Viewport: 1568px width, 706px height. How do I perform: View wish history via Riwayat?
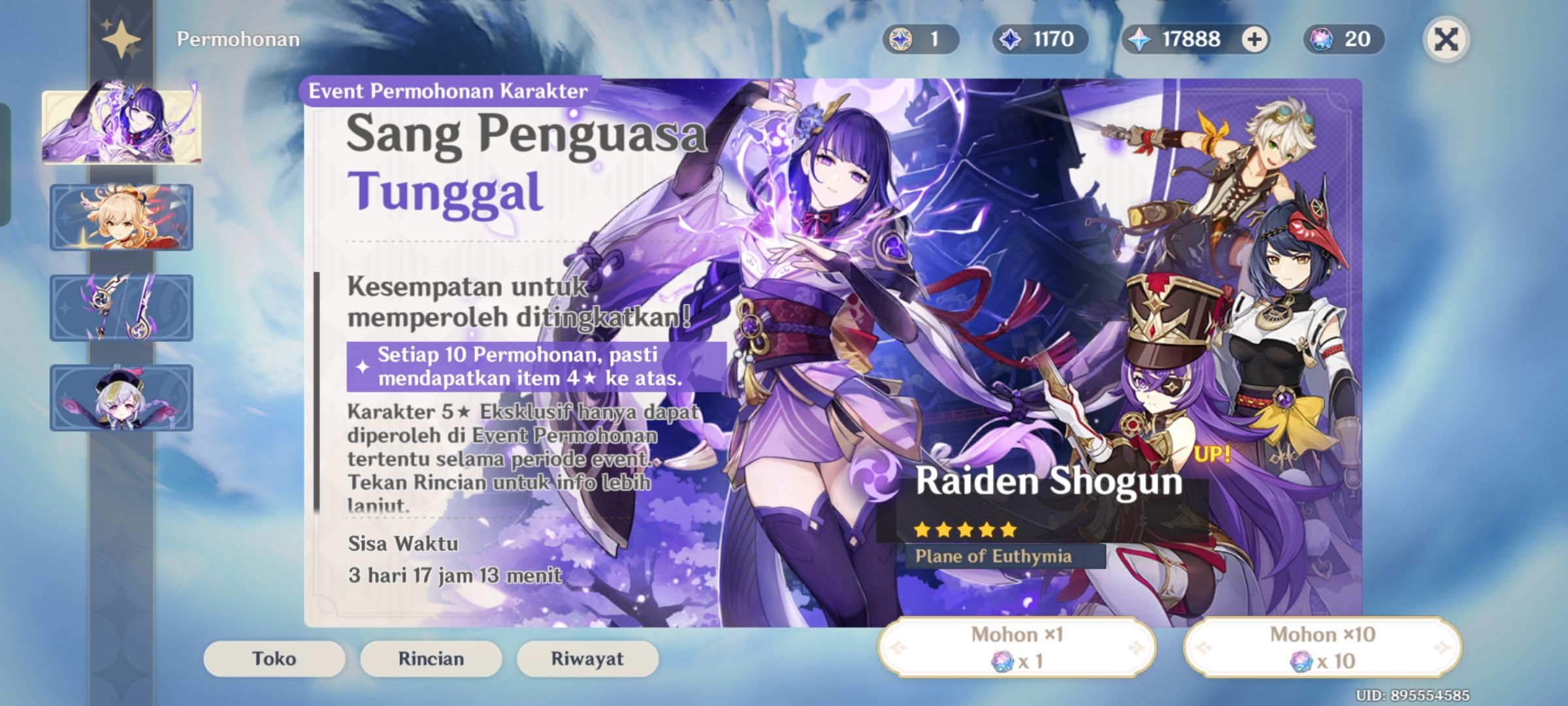pyautogui.click(x=586, y=659)
